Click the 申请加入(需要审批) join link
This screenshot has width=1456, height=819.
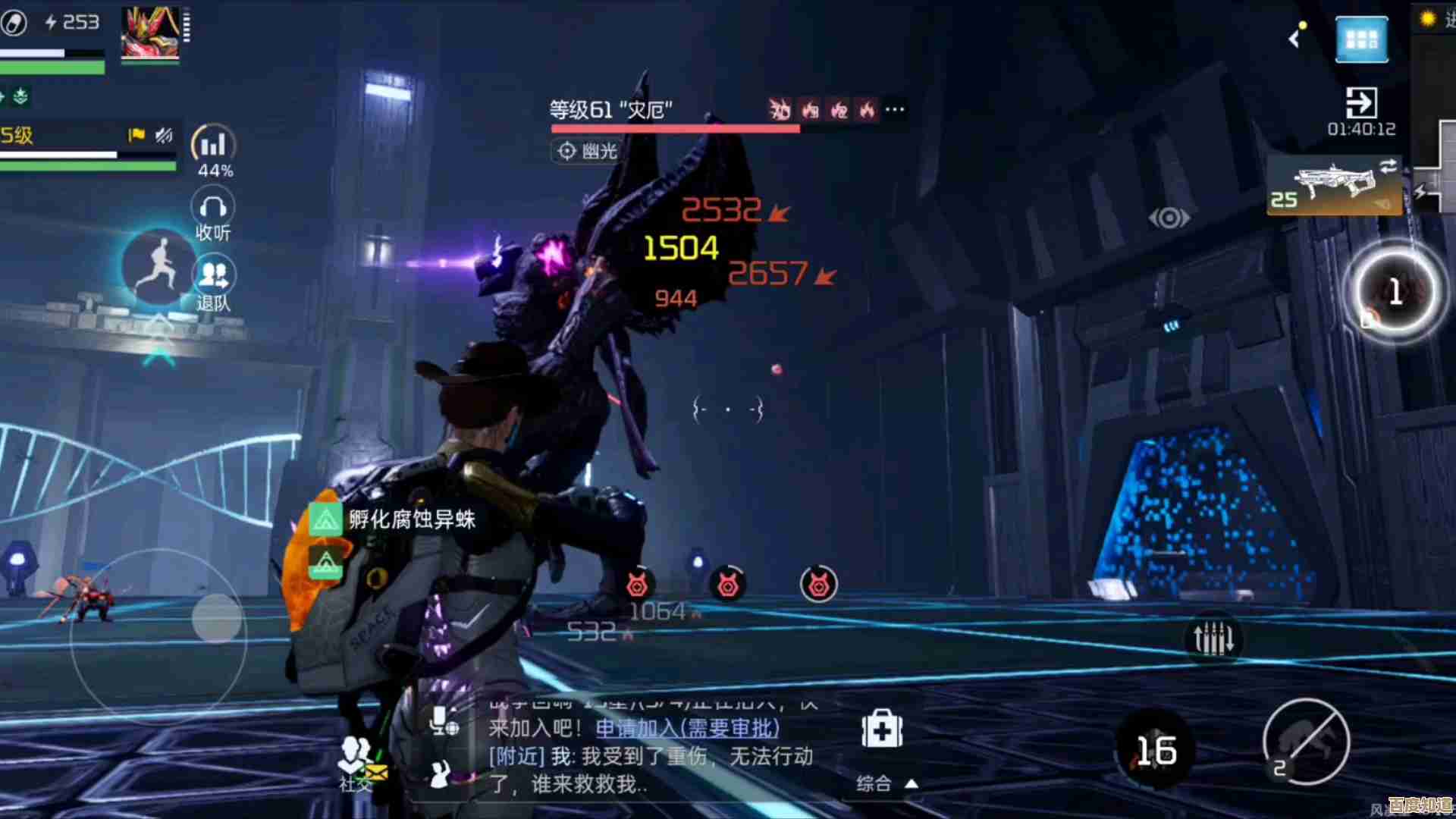(x=687, y=728)
